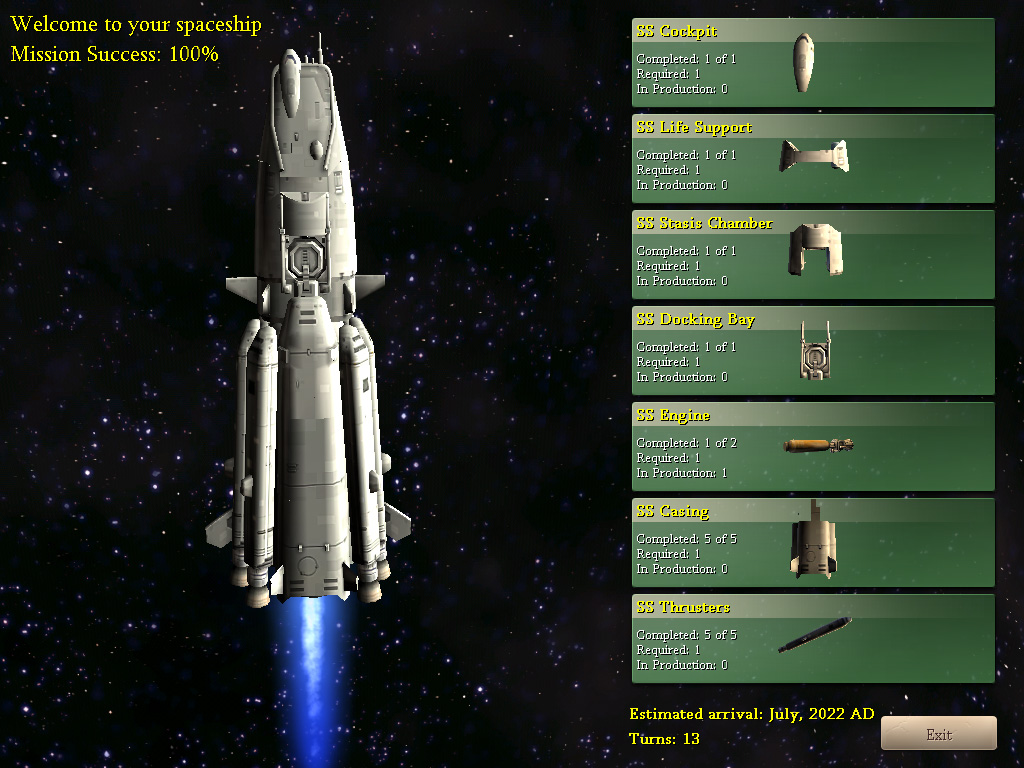Screen dimensions: 1024x768
Task: Choose the SS Life Support panel
Action: click(x=813, y=158)
